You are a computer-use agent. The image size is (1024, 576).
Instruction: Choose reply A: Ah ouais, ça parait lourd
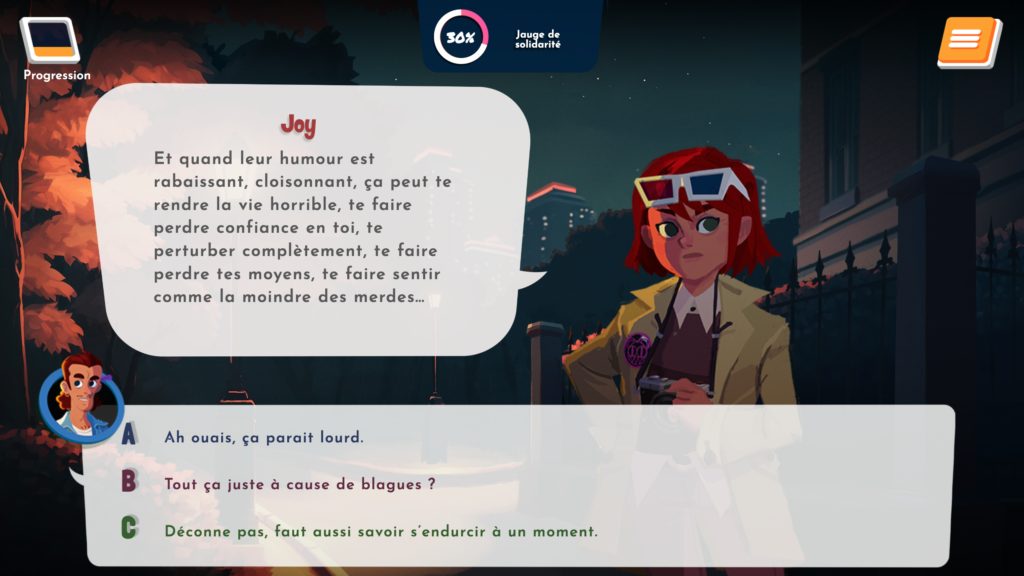click(264, 437)
